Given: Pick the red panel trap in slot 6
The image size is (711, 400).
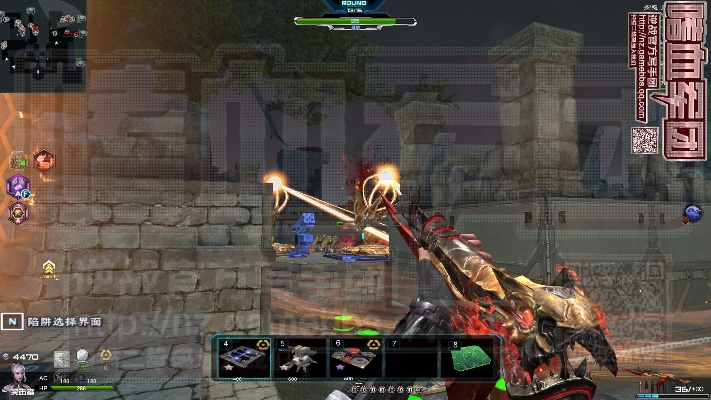Looking at the screenshot, I should pyautogui.click(x=355, y=359).
